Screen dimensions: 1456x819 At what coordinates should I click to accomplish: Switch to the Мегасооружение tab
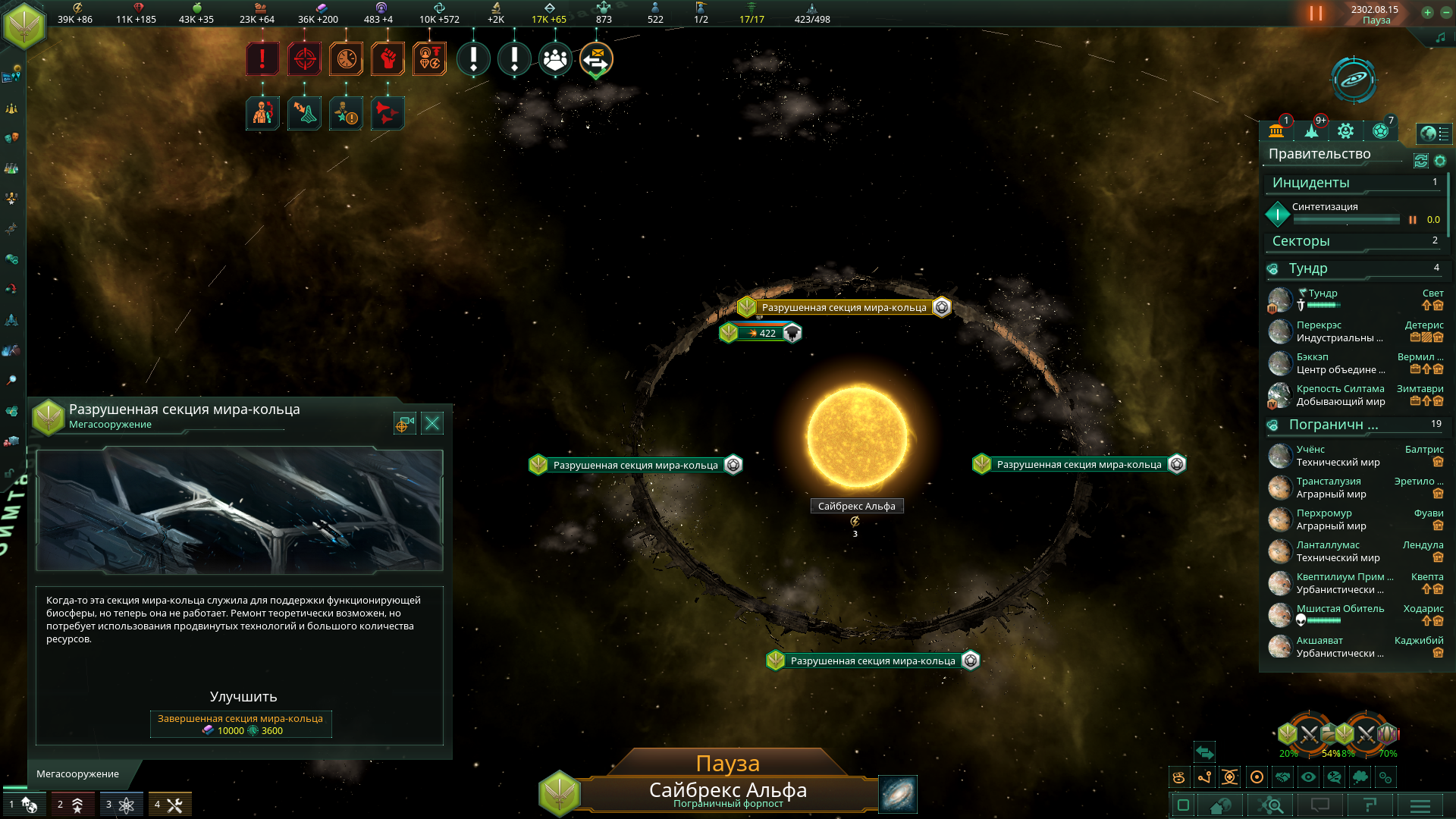[x=78, y=773]
